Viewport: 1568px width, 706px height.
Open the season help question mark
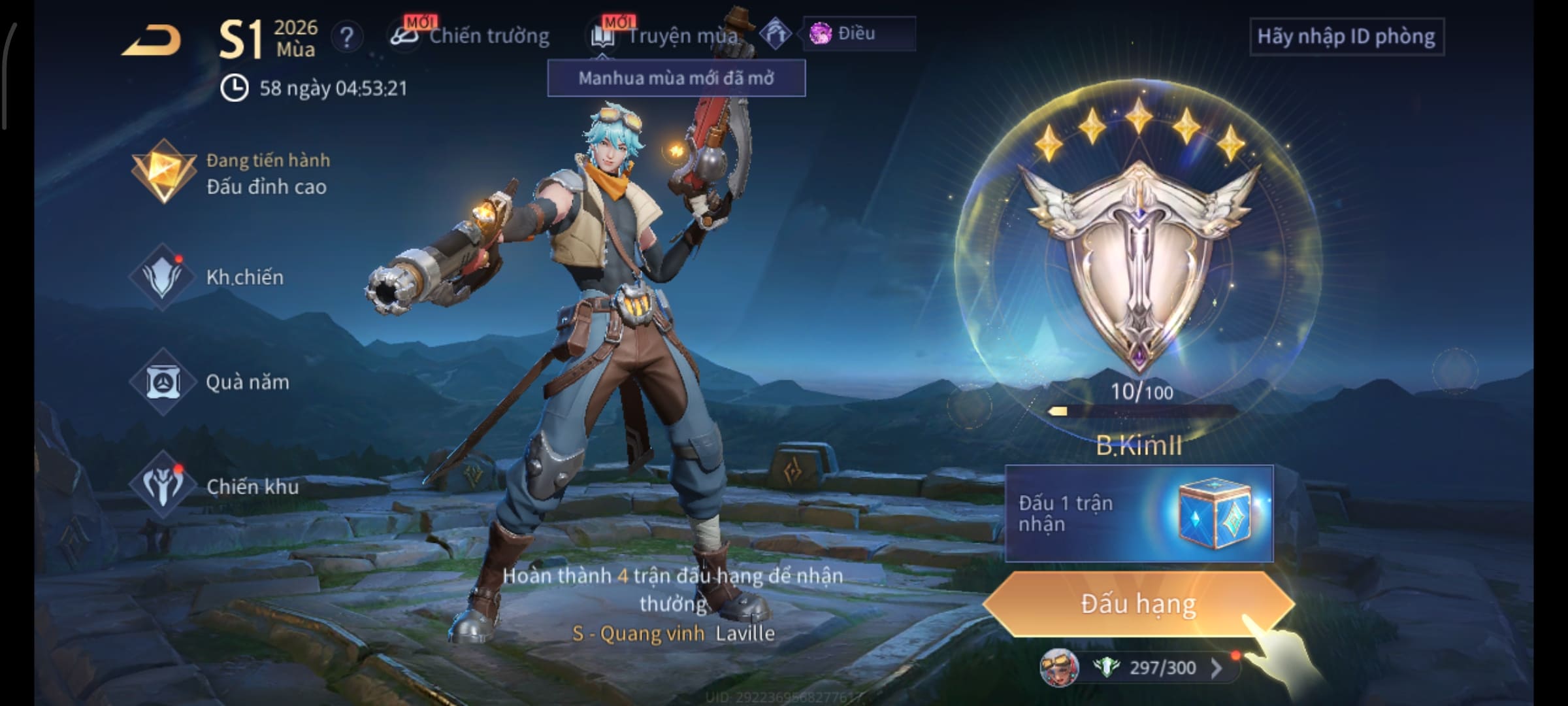pyautogui.click(x=347, y=37)
